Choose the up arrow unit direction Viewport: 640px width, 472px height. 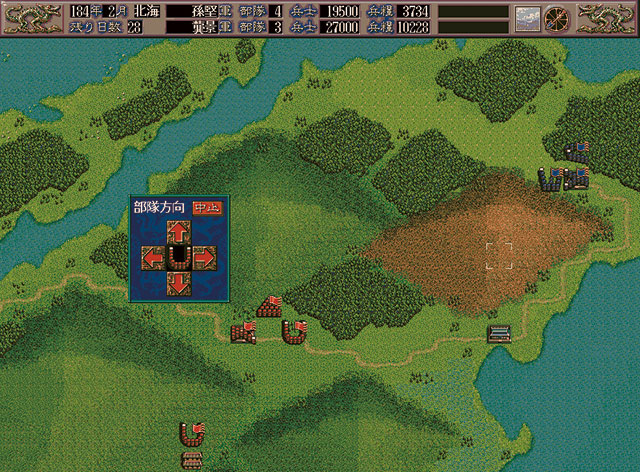point(177,233)
